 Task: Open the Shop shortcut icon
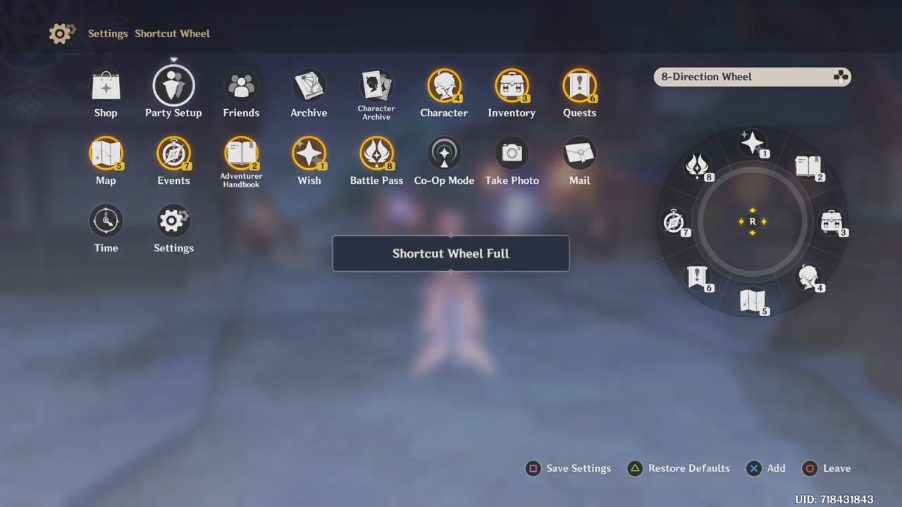[x=106, y=86]
